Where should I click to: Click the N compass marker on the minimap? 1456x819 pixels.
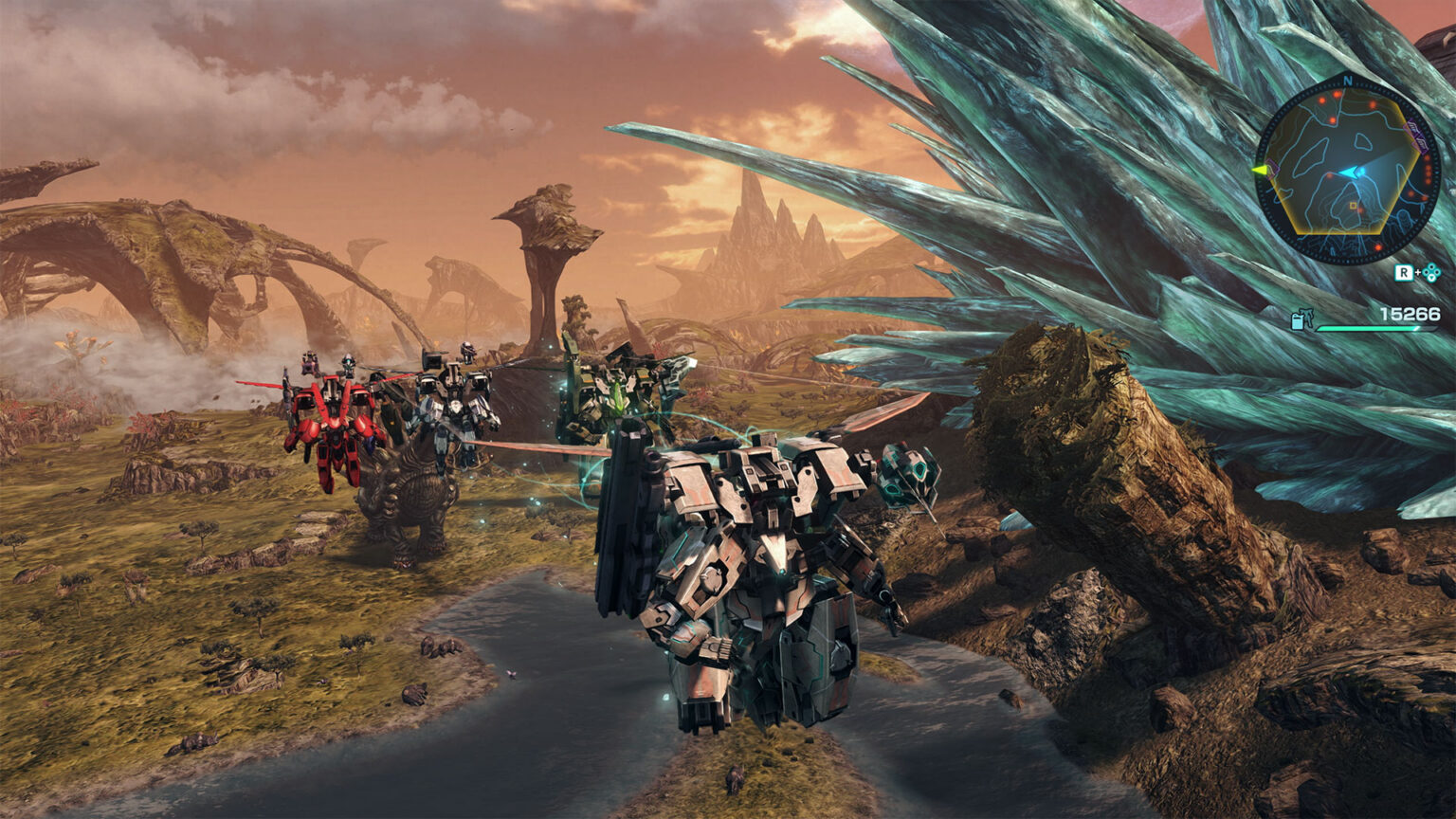tap(1347, 81)
